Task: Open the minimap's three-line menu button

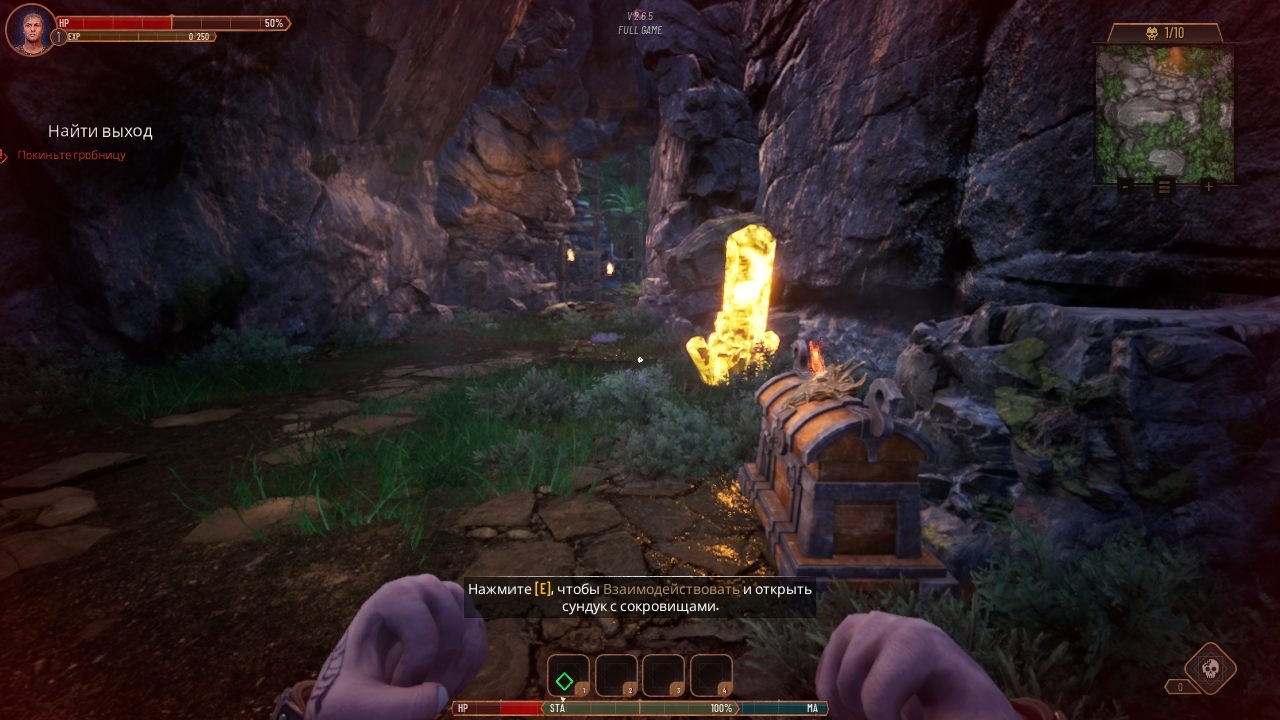Action: [x=1165, y=186]
